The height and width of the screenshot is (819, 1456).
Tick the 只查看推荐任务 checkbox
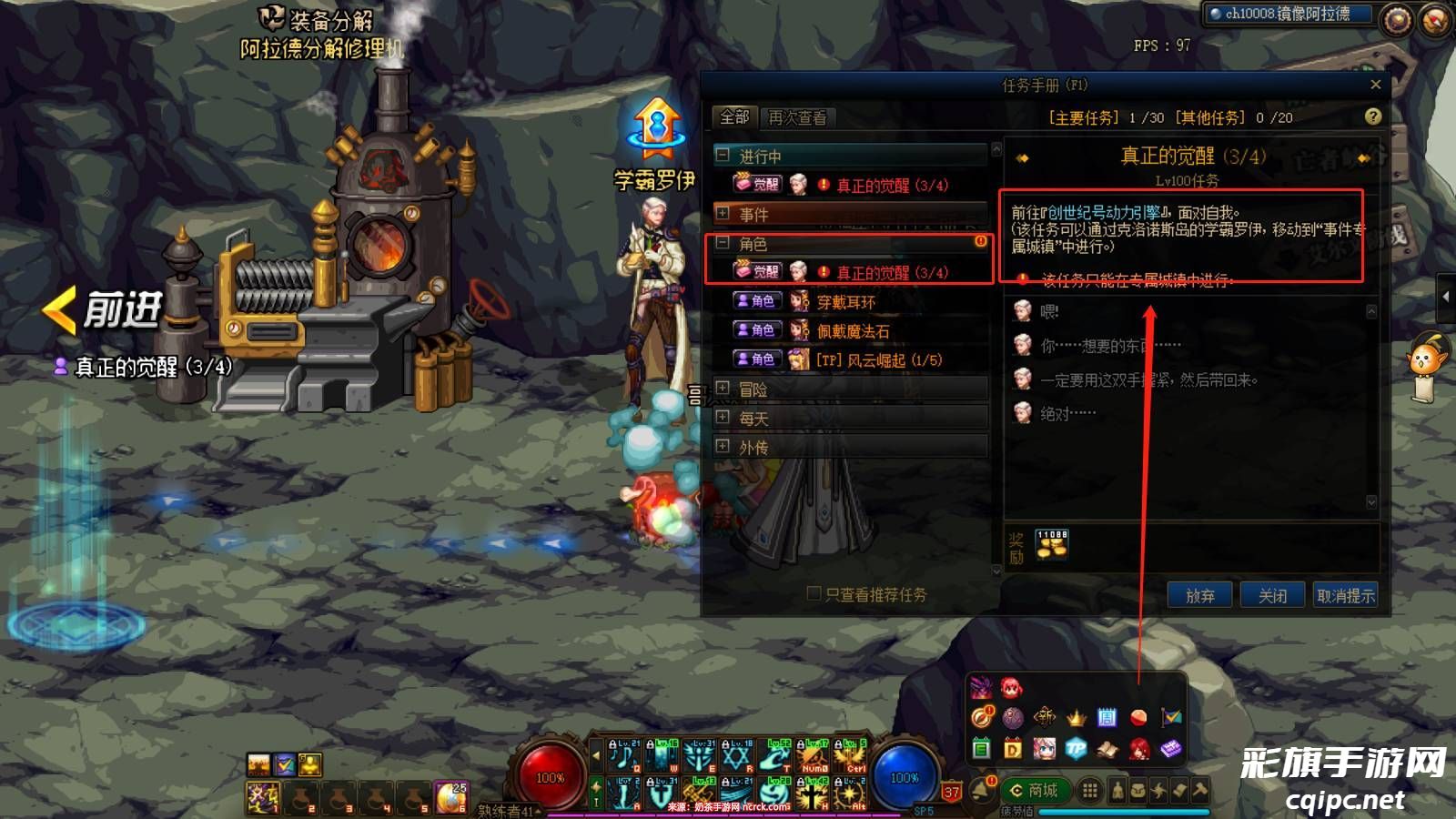point(814,593)
